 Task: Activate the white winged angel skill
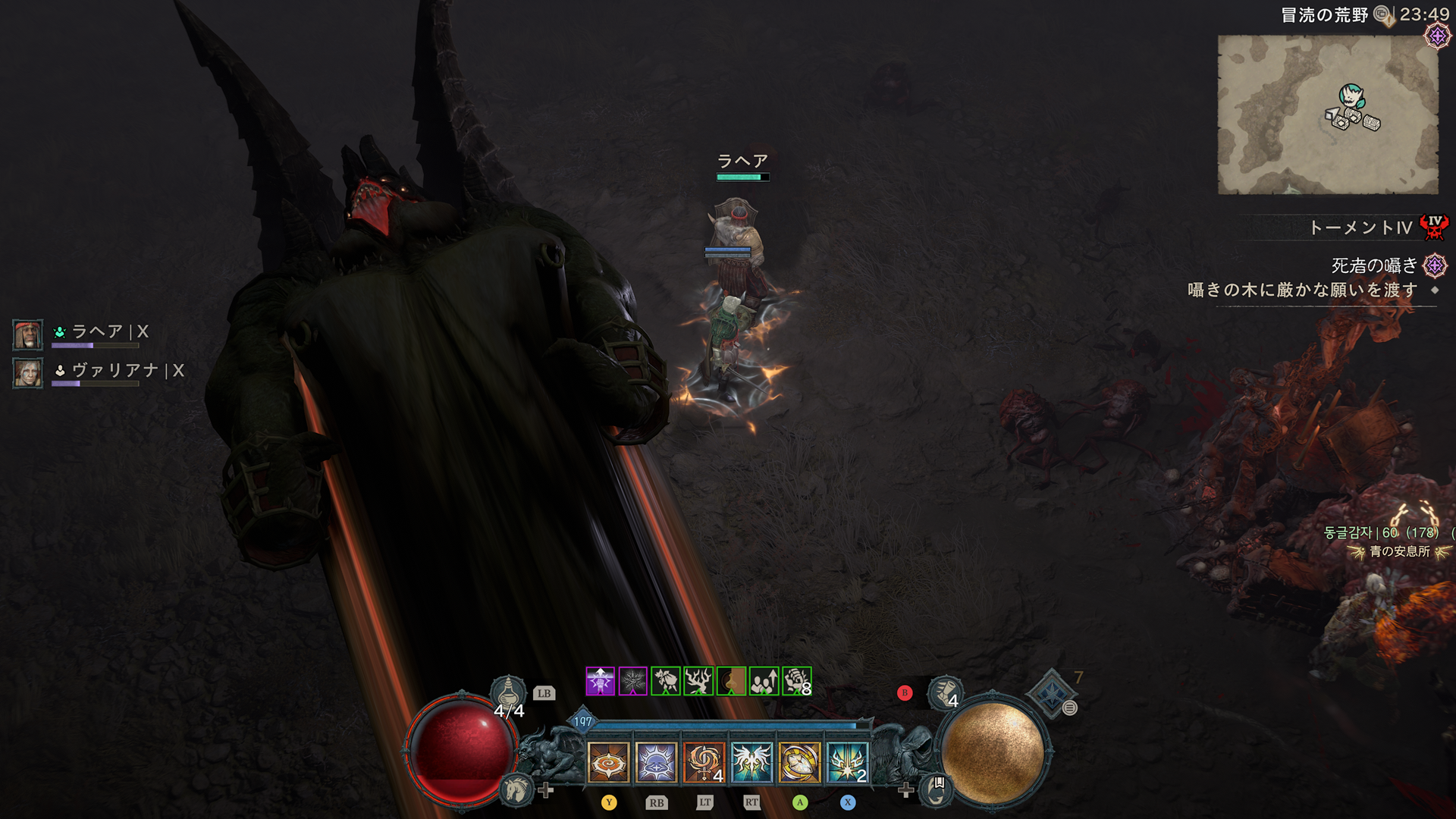752,761
